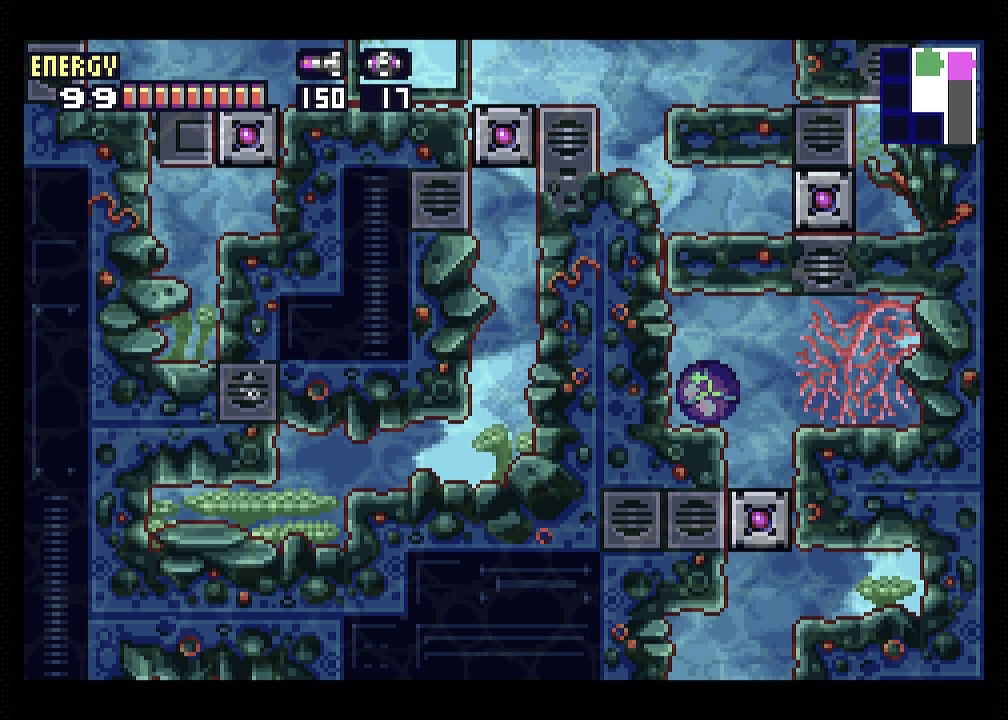Open the minimap in the corner
The width and height of the screenshot is (1008, 720).
928,95
